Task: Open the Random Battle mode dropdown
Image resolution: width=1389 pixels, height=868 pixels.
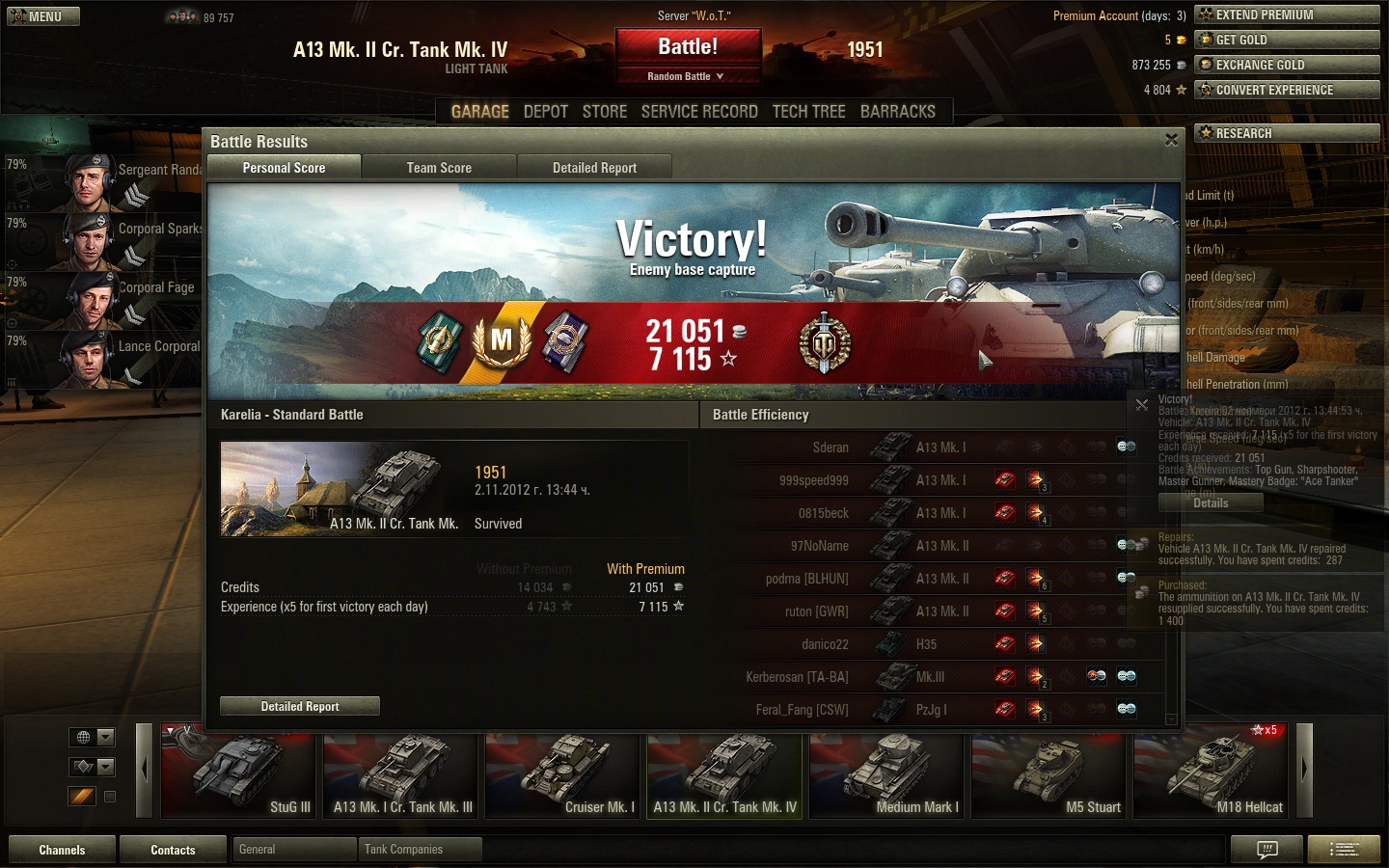Action: (686, 76)
